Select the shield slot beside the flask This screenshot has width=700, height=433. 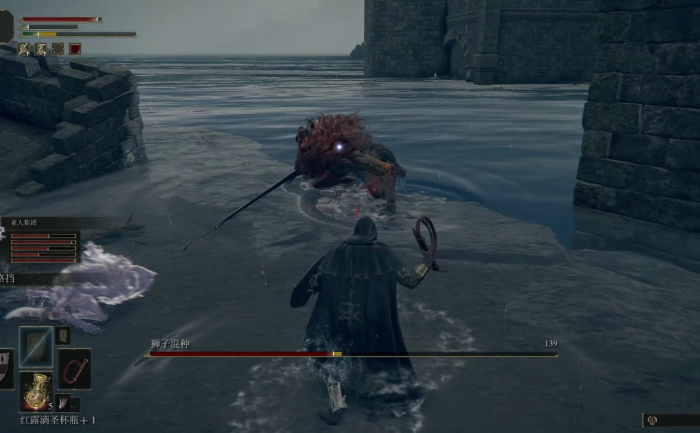[5, 369]
